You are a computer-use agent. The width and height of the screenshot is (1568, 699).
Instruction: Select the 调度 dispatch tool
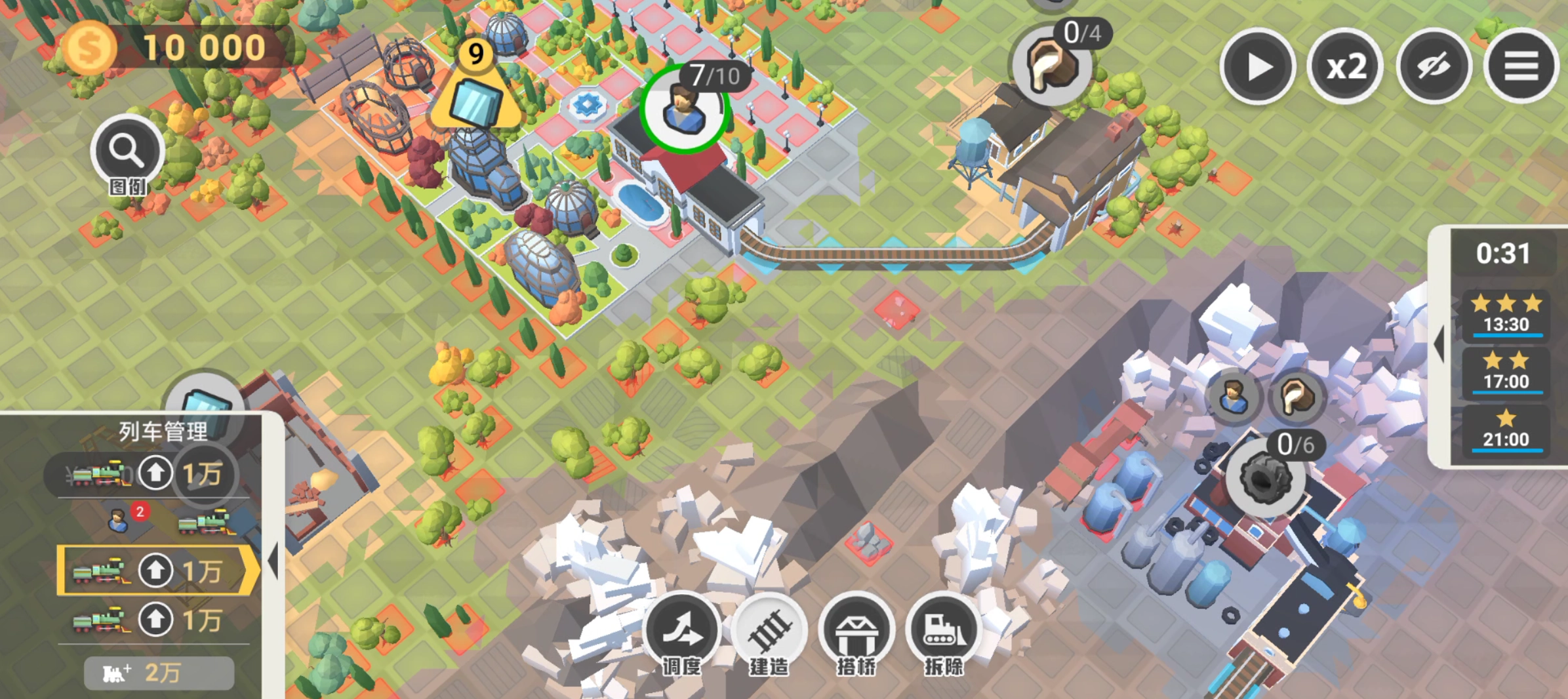(682, 631)
